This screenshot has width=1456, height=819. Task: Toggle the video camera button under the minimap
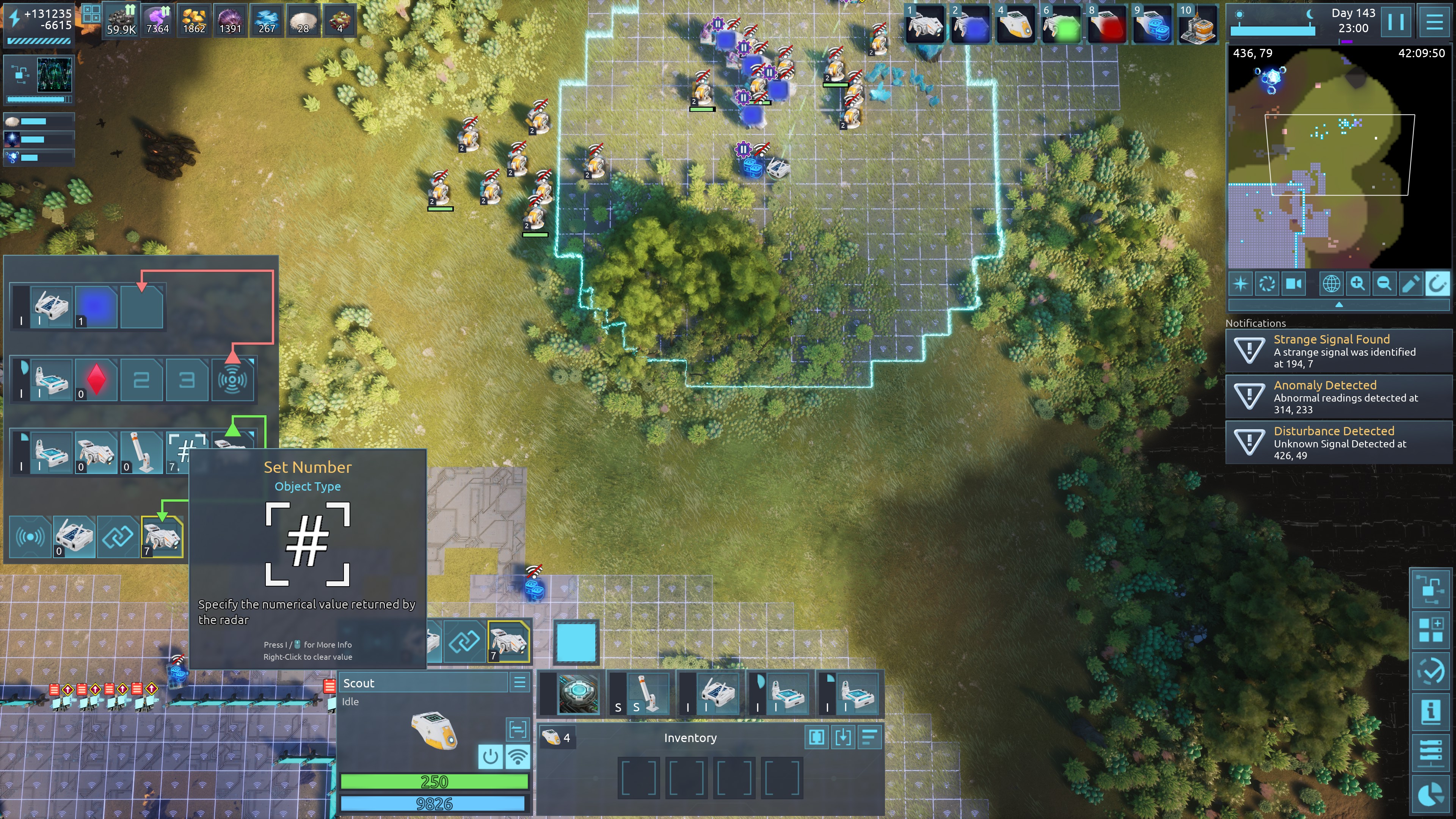click(1294, 283)
